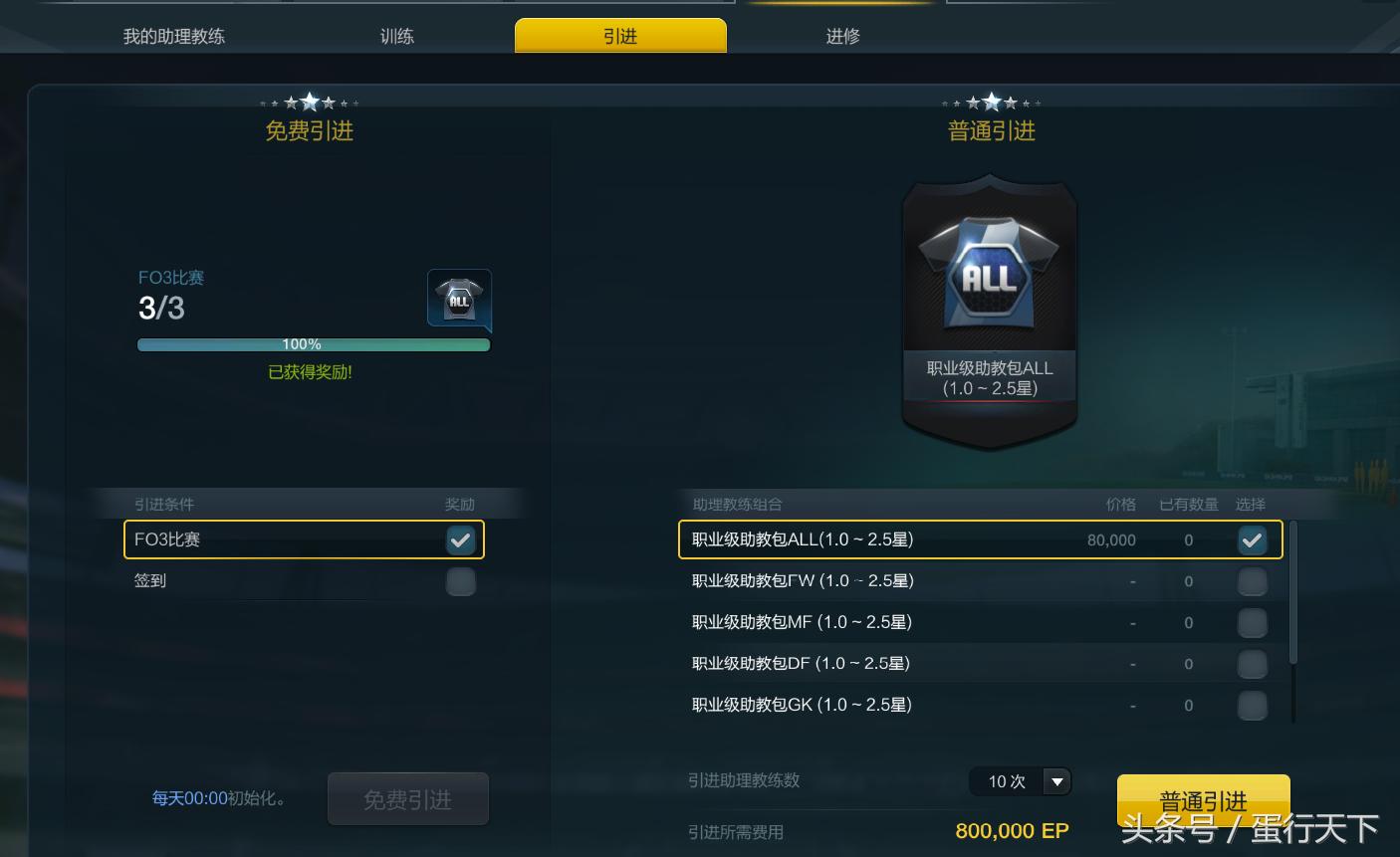The height and width of the screenshot is (857, 1400).
Task: Click the 职业级助教包ALL shield emblem
Action: point(989,309)
